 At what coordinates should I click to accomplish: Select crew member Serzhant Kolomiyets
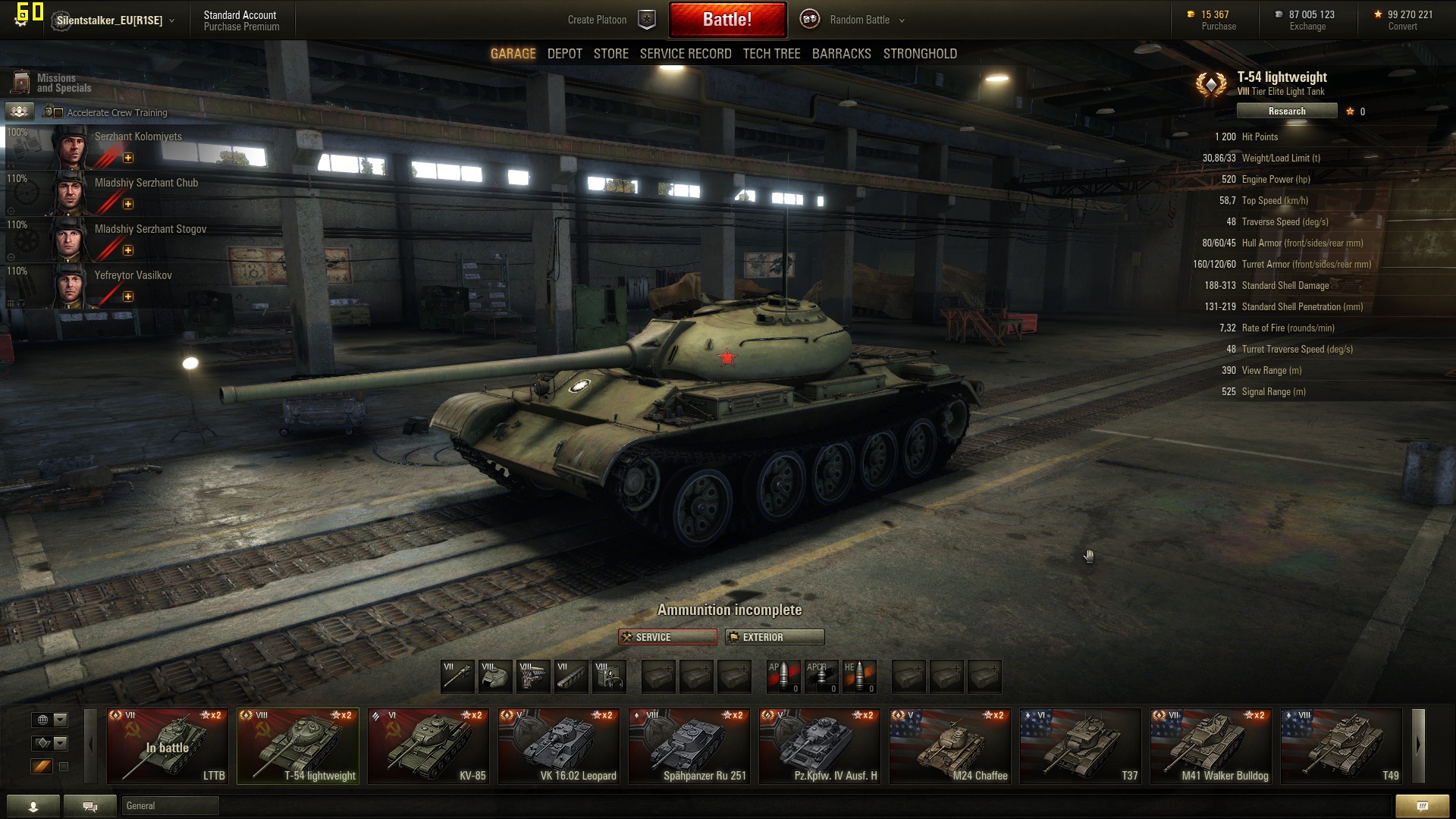point(138,137)
